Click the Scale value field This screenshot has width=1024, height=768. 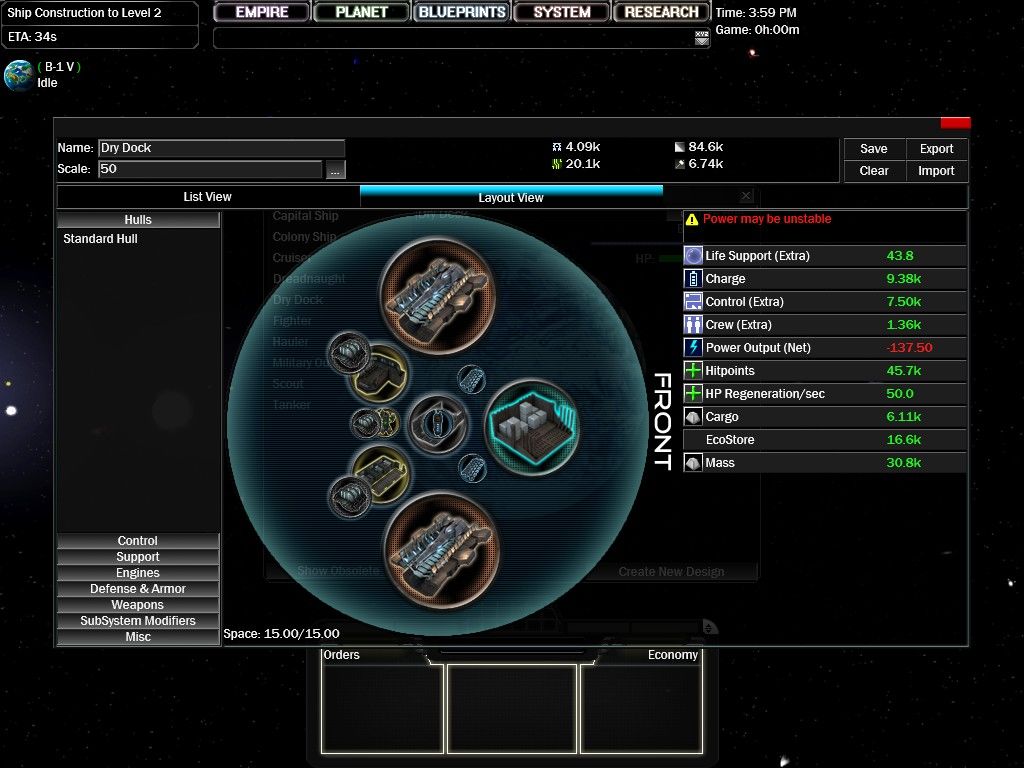pyautogui.click(x=210, y=169)
